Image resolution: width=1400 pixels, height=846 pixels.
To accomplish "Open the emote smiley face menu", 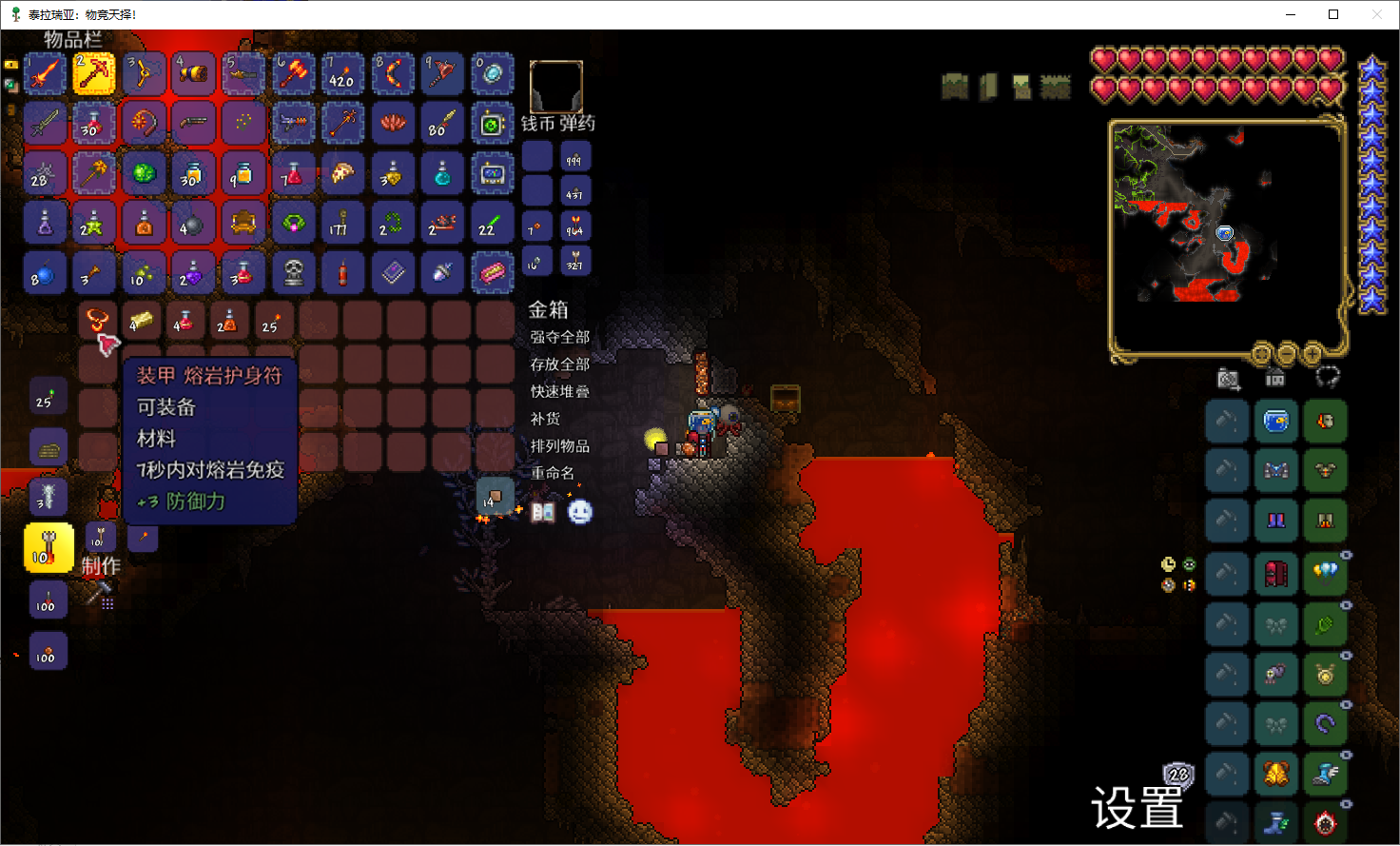I will (580, 512).
